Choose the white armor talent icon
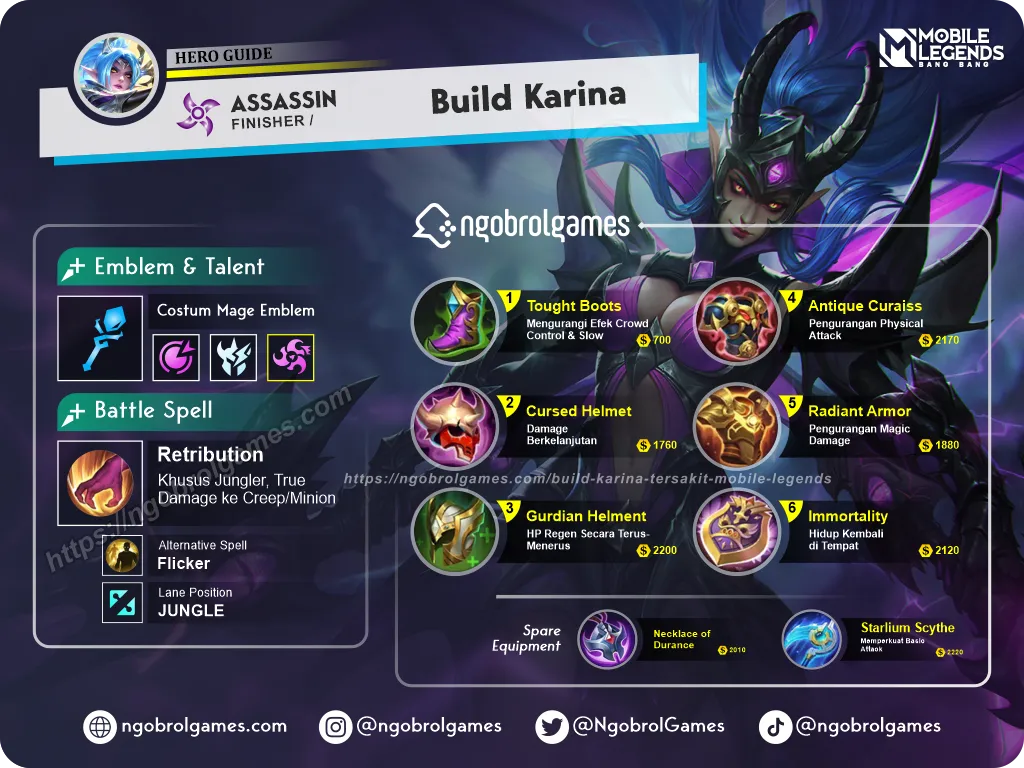 click(233, 357)
